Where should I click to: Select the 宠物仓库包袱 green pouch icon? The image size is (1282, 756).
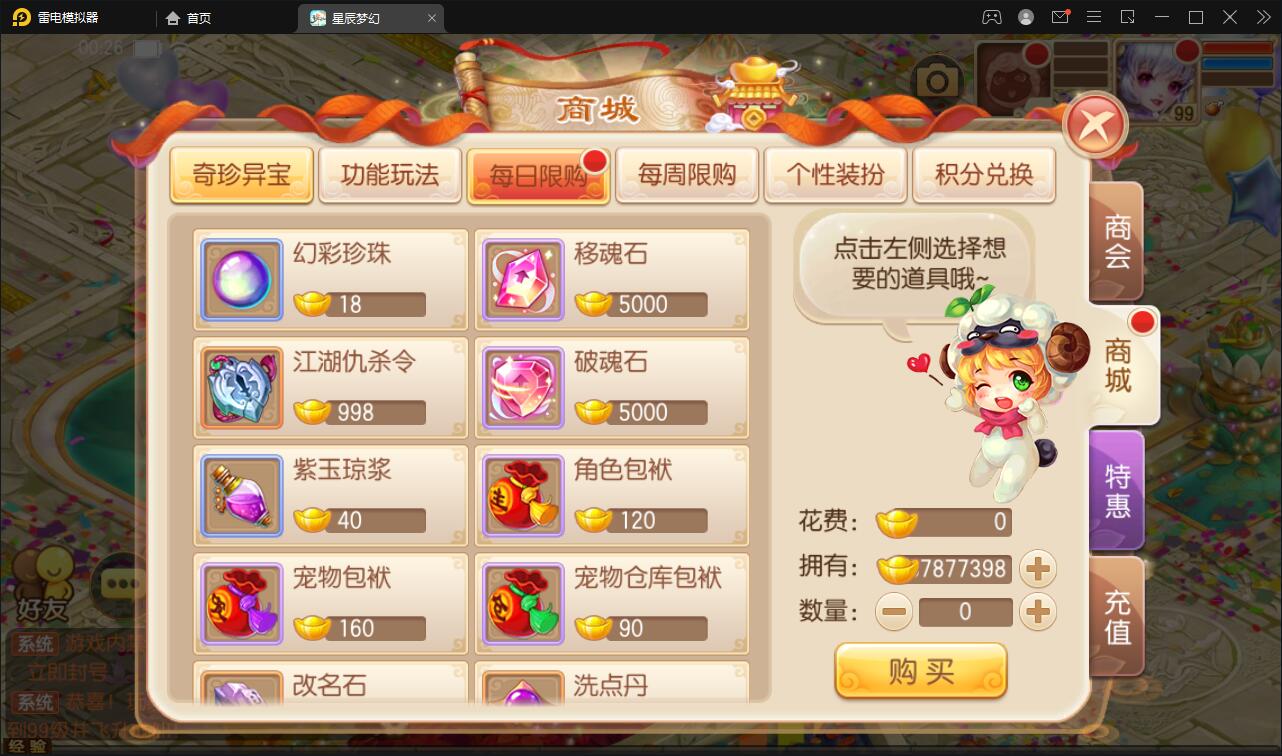tap(523, 603)
